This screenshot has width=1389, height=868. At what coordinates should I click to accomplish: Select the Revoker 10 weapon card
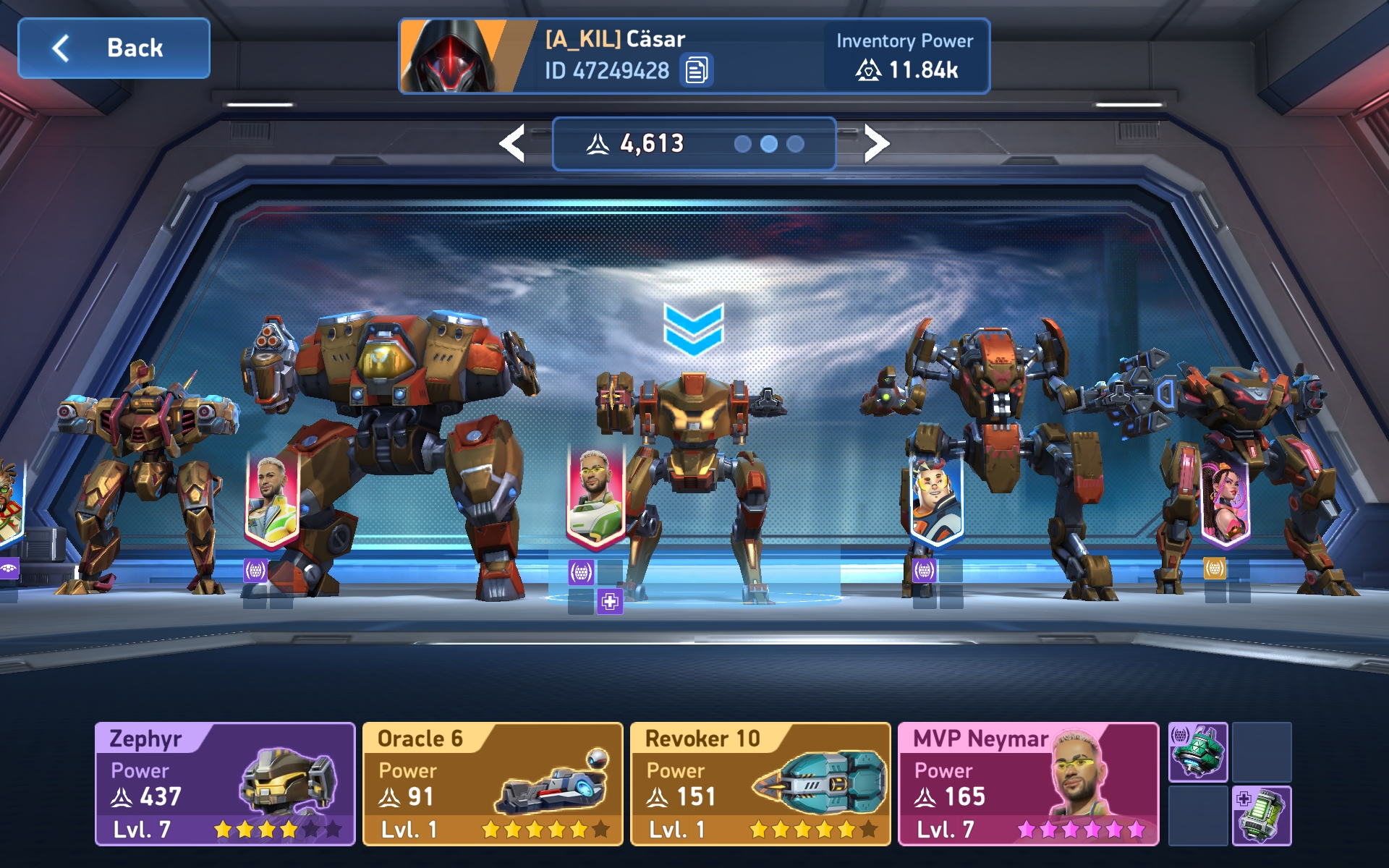pyautogui.click(x=760, y=783)
